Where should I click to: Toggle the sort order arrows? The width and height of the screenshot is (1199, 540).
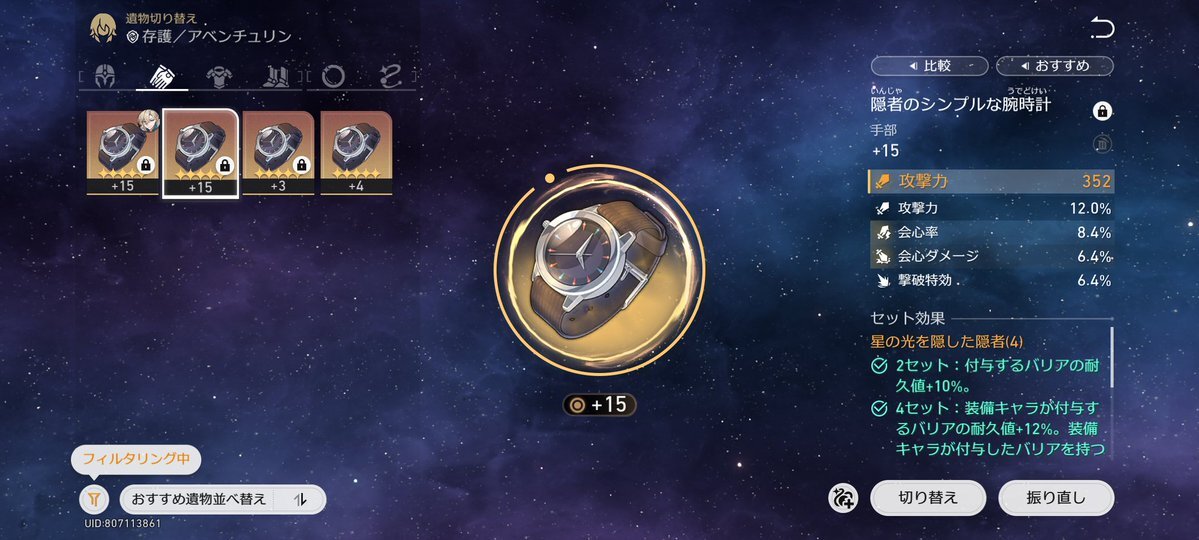[x=303, y=499]
